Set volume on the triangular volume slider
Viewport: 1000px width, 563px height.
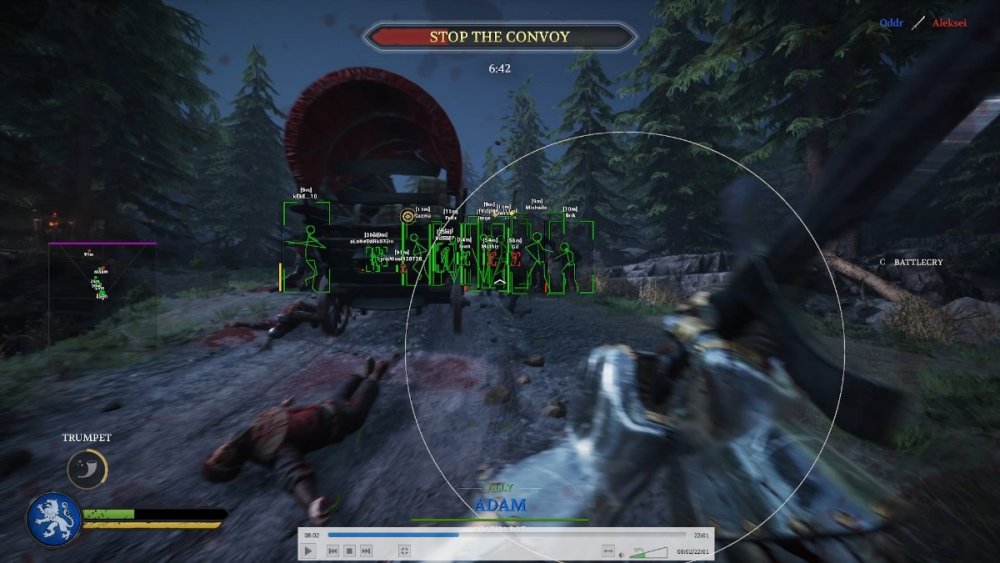[648, 551]
